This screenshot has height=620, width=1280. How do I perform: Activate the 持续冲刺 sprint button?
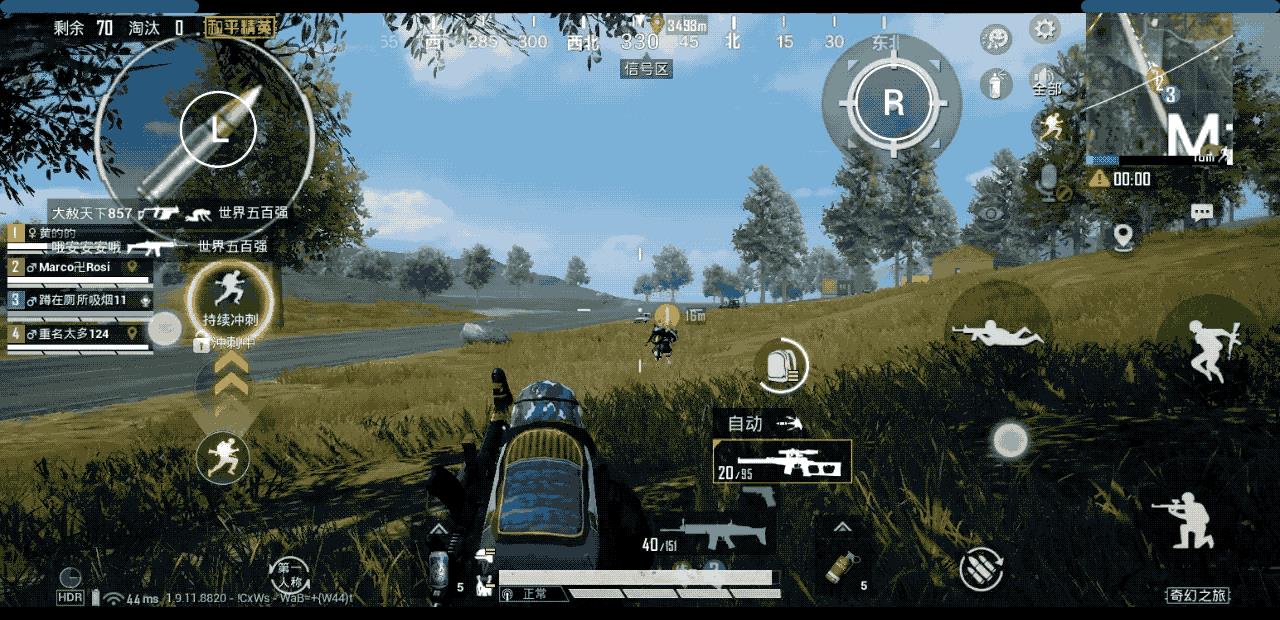(230, 295)
